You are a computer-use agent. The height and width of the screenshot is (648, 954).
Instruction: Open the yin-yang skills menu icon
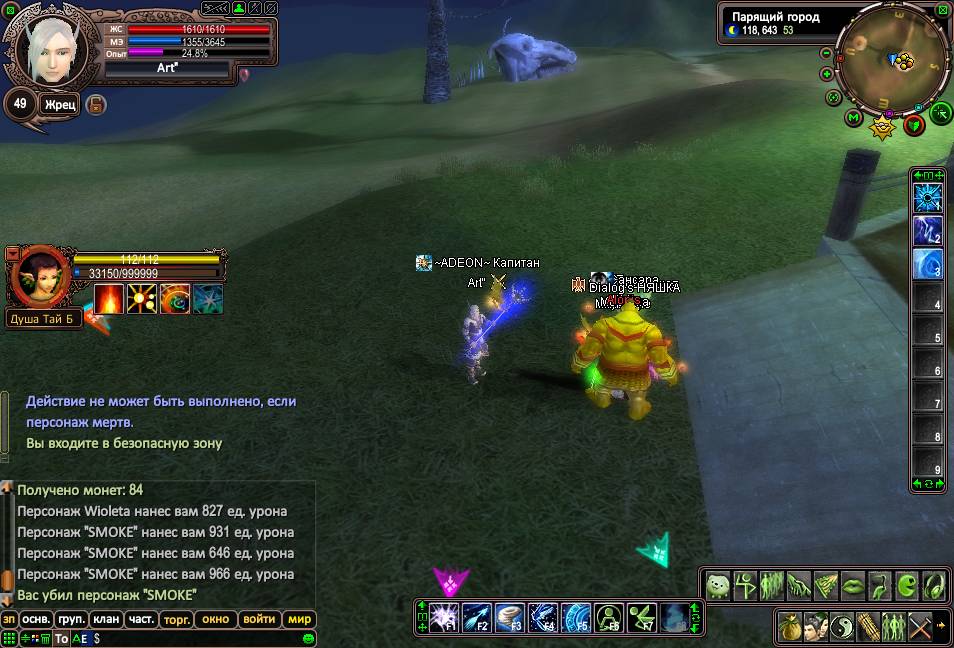[x=842, y=626]
